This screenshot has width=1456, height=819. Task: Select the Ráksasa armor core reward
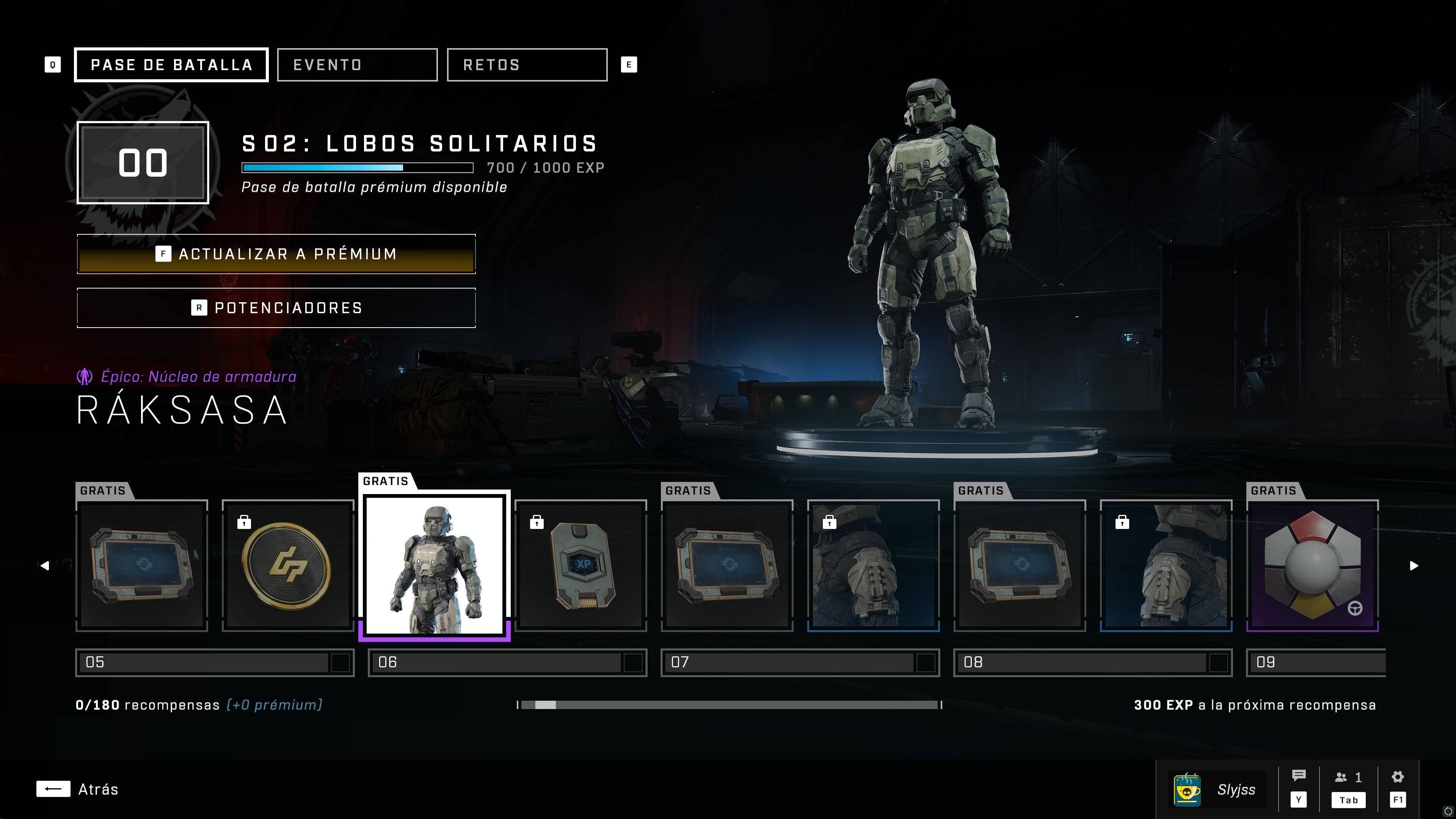[x=434, y=565]
